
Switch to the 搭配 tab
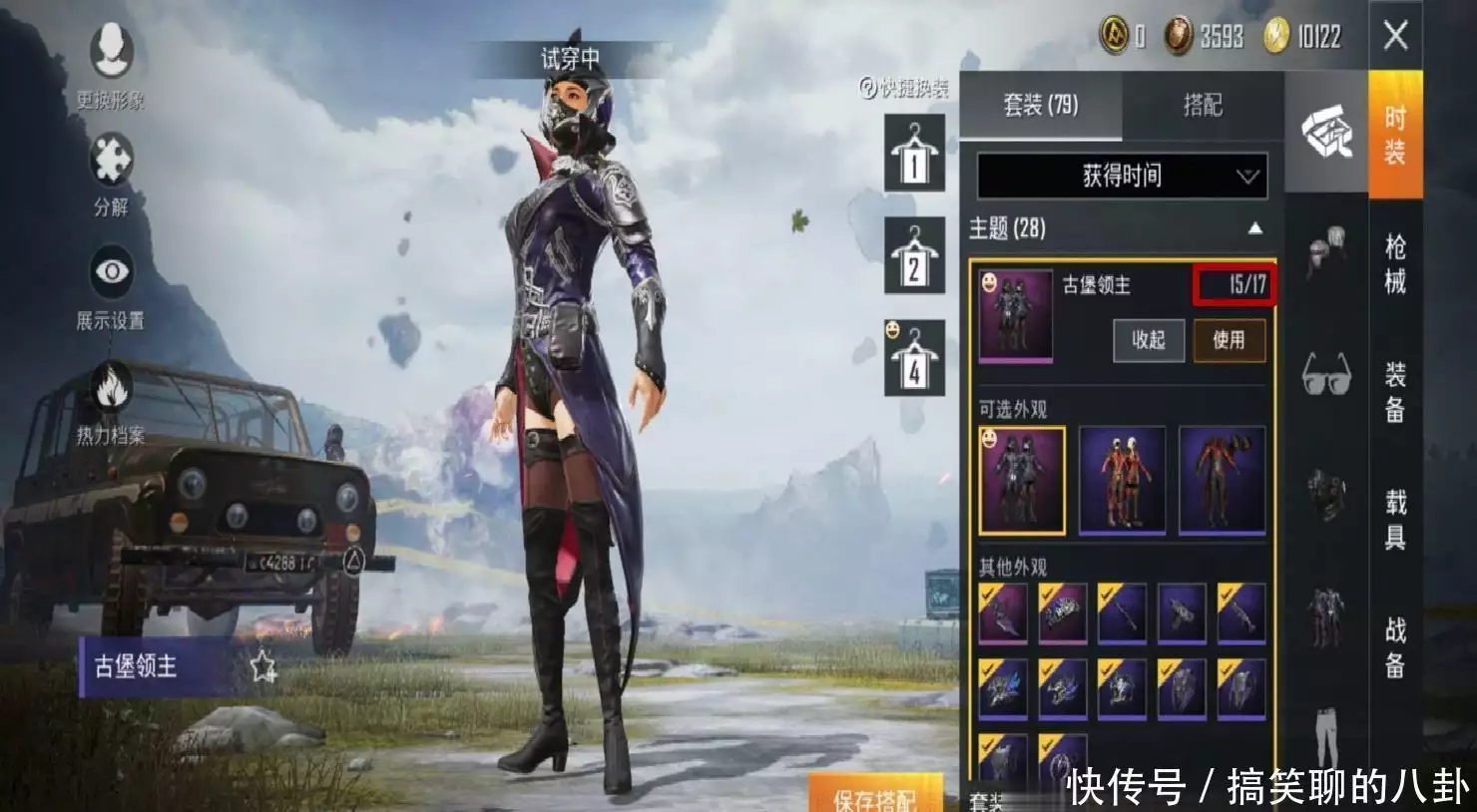point(1202,105)
